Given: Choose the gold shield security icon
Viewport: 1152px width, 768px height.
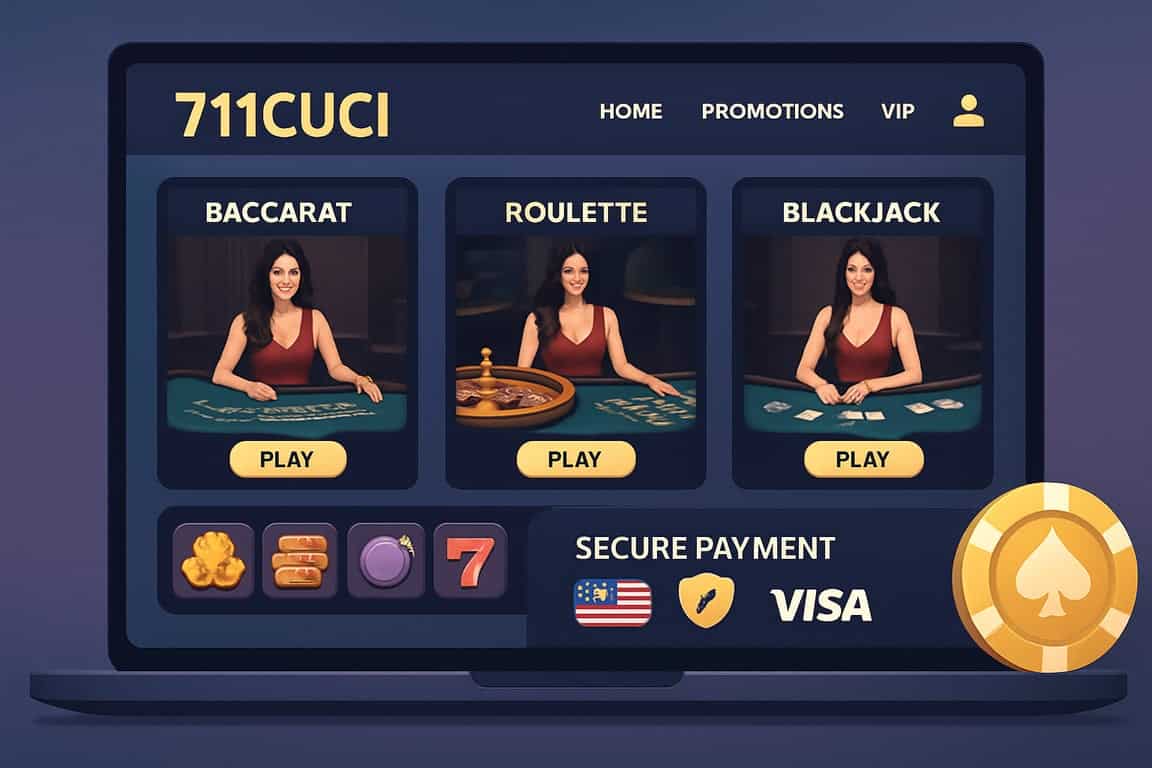Looking at the screenshot, I should [706, 602].
